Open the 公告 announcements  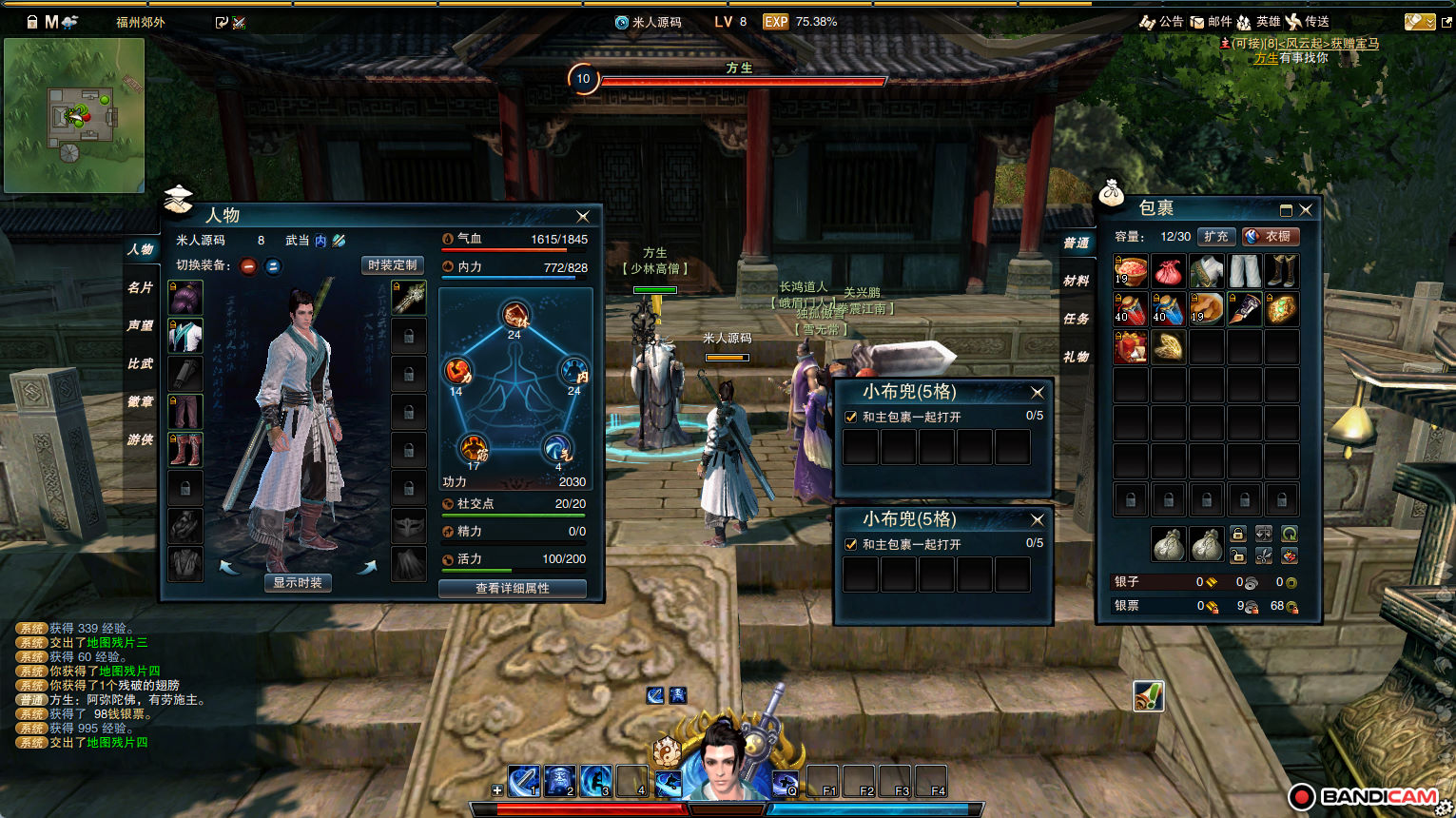click(x=1162, y=22)
